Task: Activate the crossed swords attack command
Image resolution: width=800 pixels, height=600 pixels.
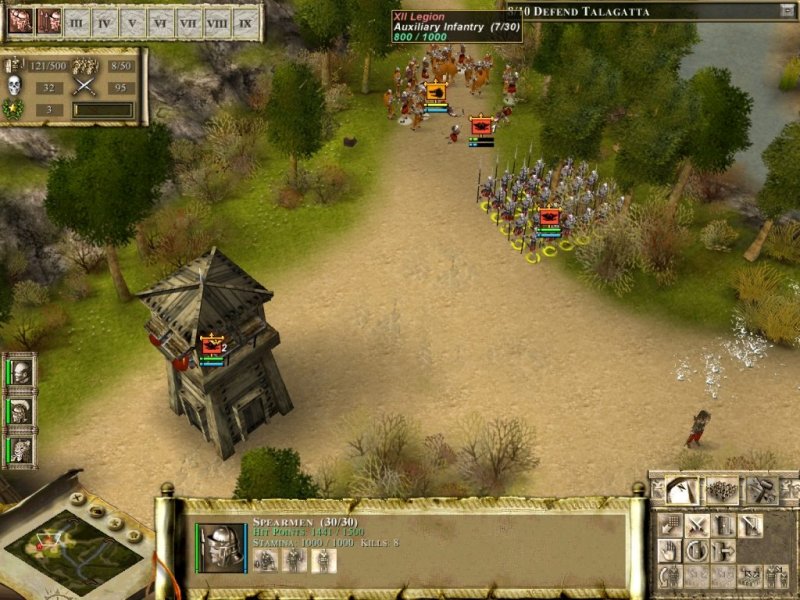Action: (x=696, y=525)
